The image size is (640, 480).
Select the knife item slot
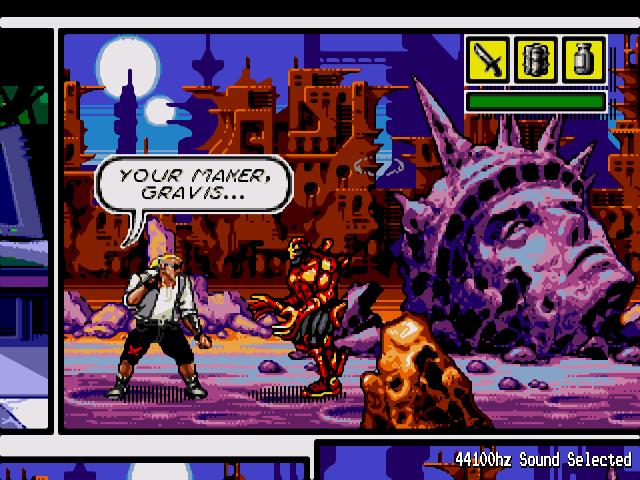pyautogui.click(x=488, y=61)
